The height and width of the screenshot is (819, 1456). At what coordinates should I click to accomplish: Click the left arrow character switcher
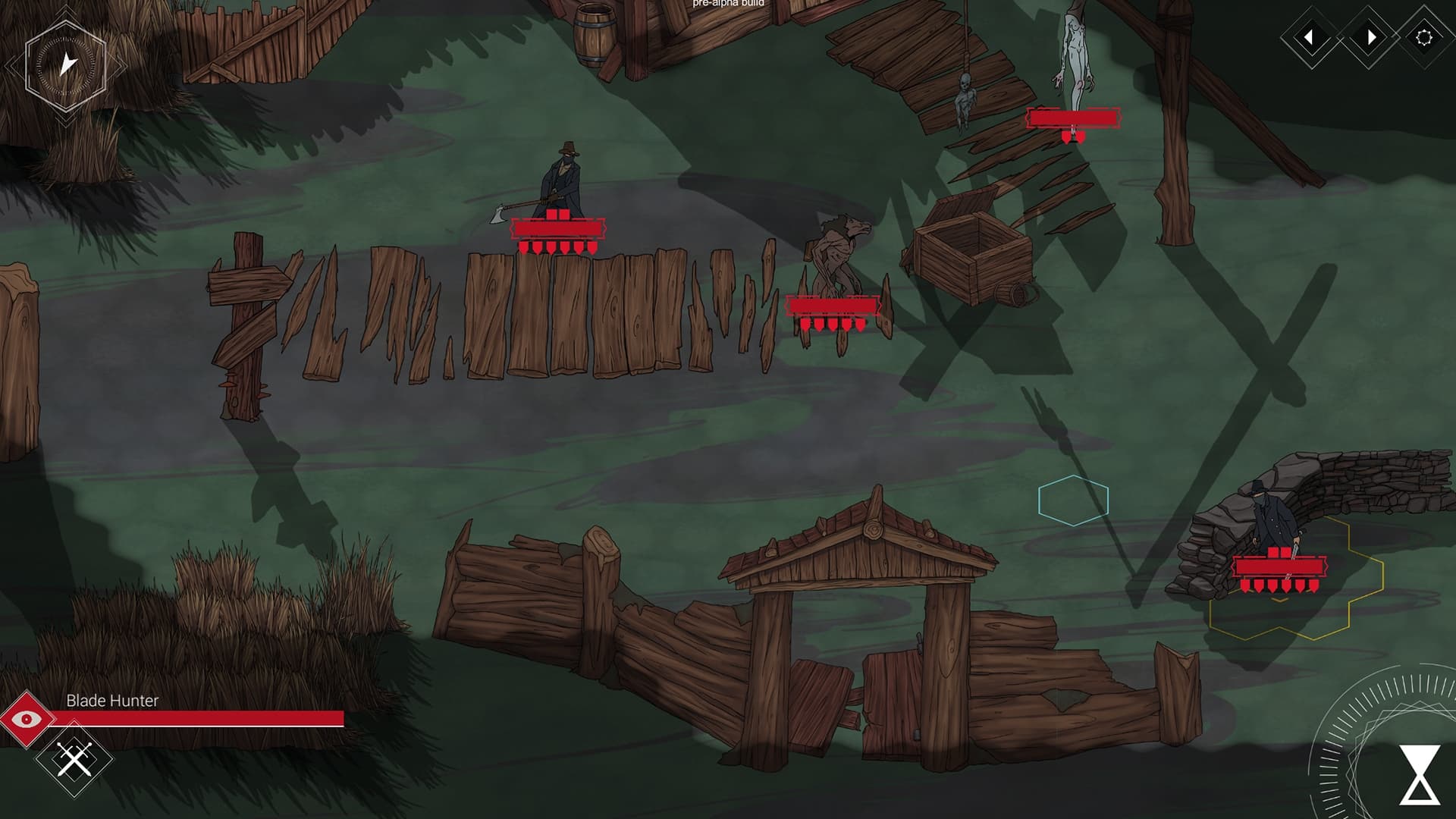click(1311, 36)
